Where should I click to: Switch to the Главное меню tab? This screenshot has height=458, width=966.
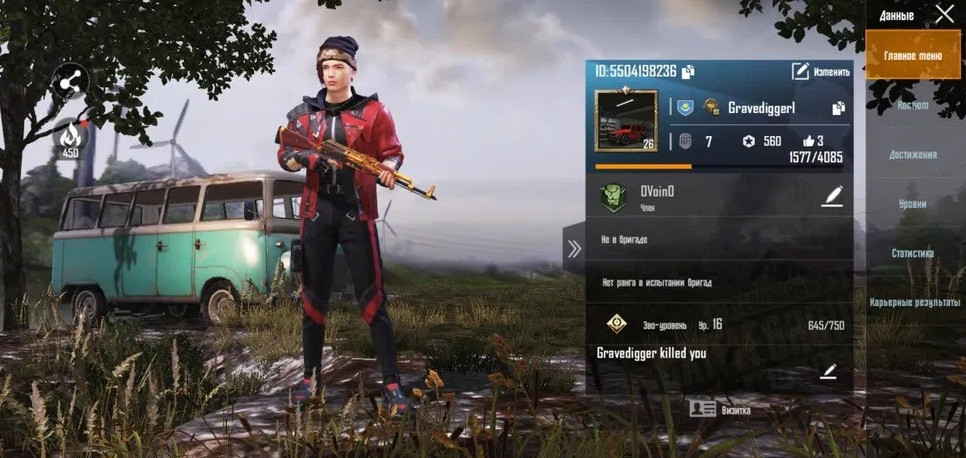912,56
